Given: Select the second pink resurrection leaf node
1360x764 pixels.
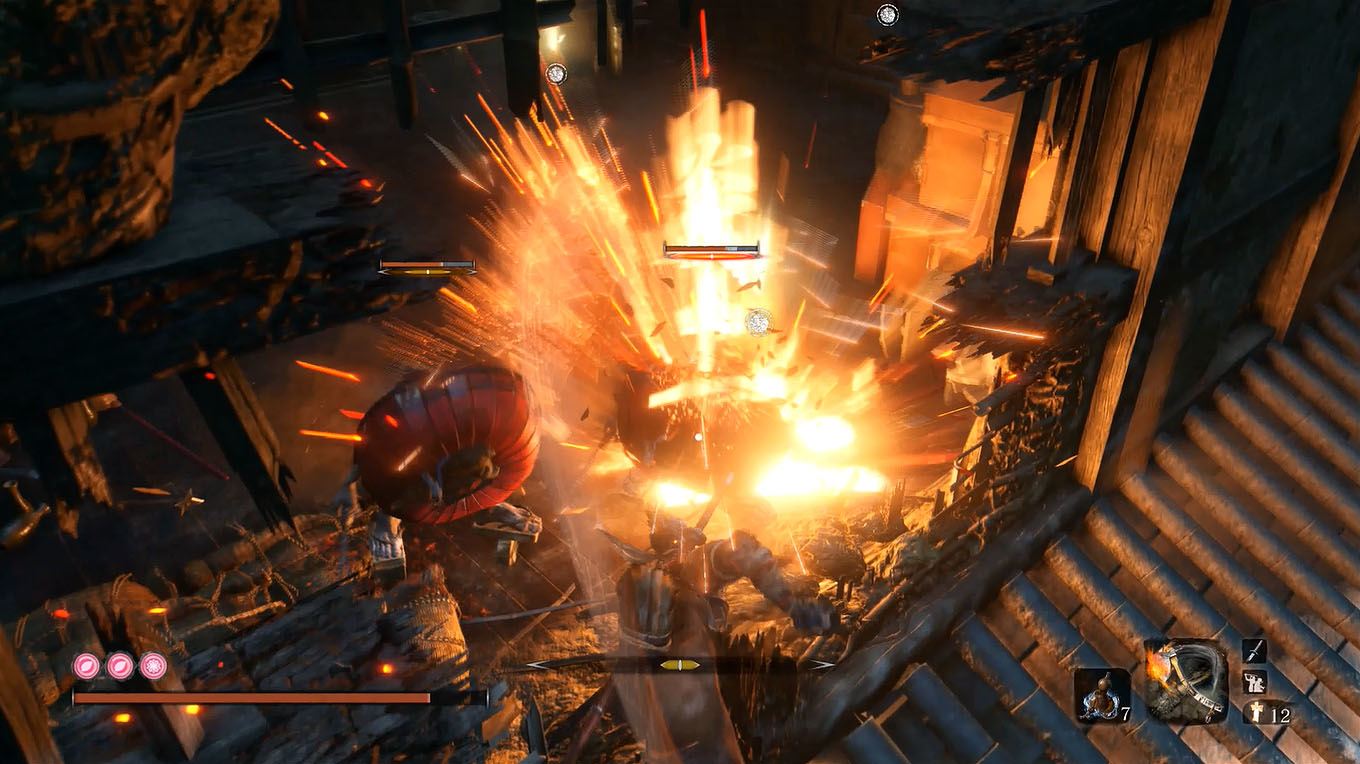Looking at the screenshot, I should pyautogui.click(x=118, y=665).
